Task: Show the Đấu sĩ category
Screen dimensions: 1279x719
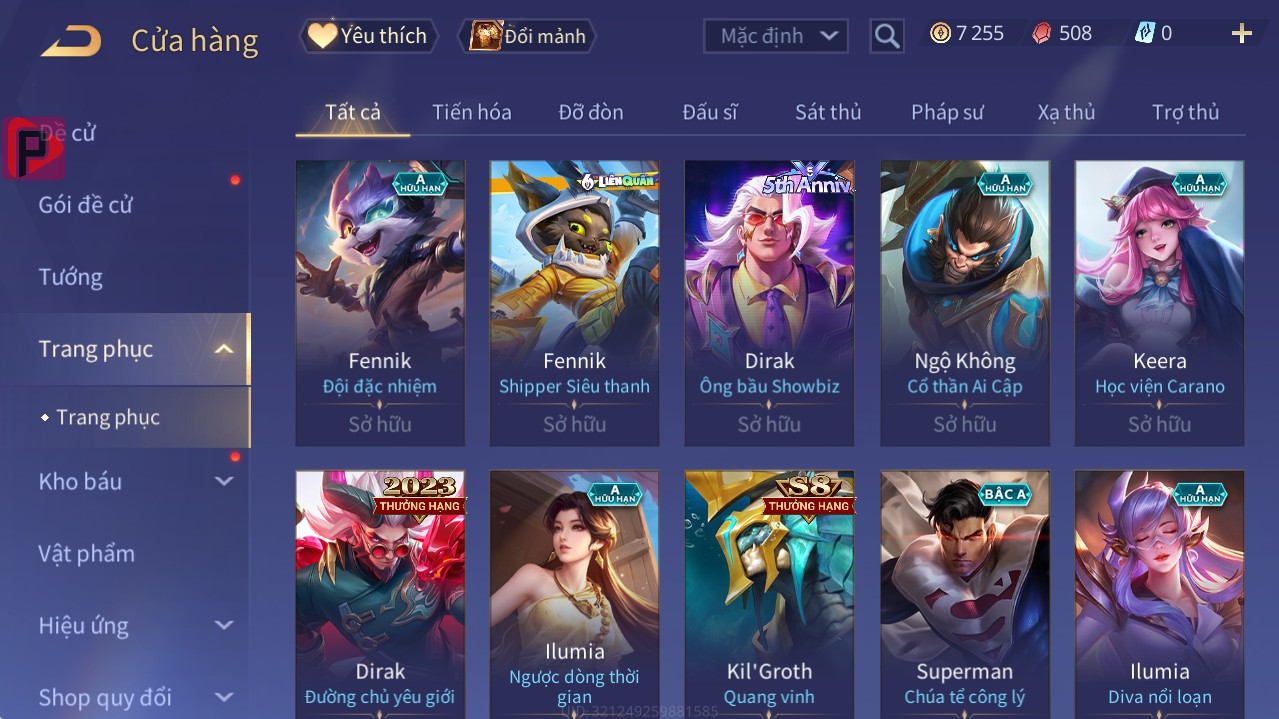Action: coord(709,112)
